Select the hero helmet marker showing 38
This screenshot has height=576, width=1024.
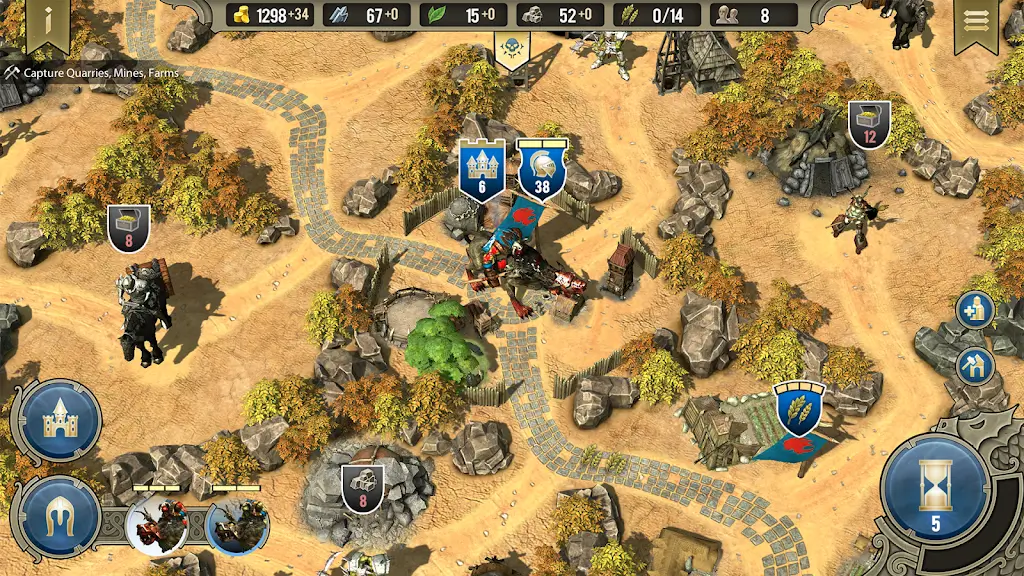pyautogui.click(x=542, y=168)
